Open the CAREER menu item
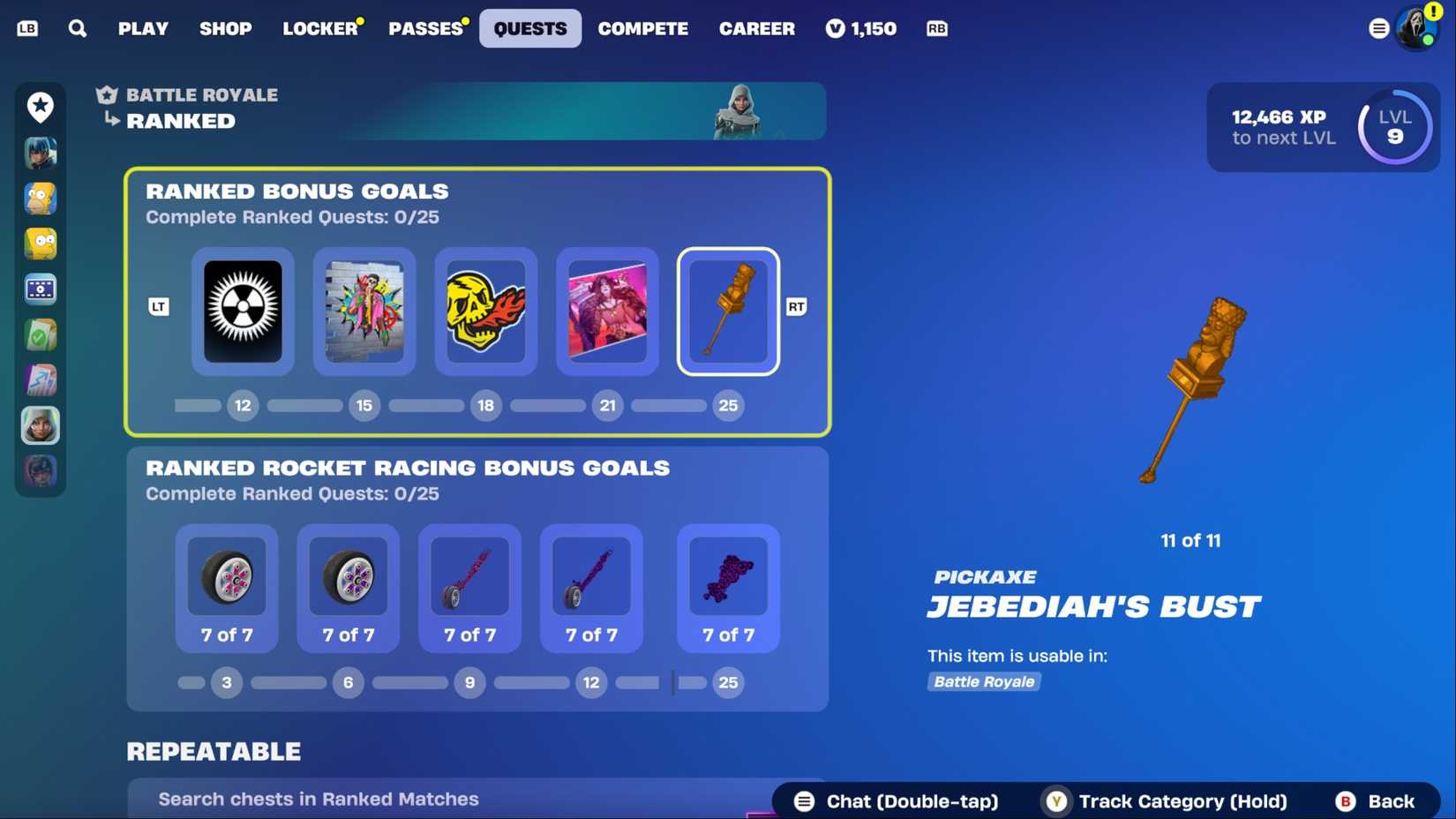The height and width of the screenshot is (819, 1456). 756,28
